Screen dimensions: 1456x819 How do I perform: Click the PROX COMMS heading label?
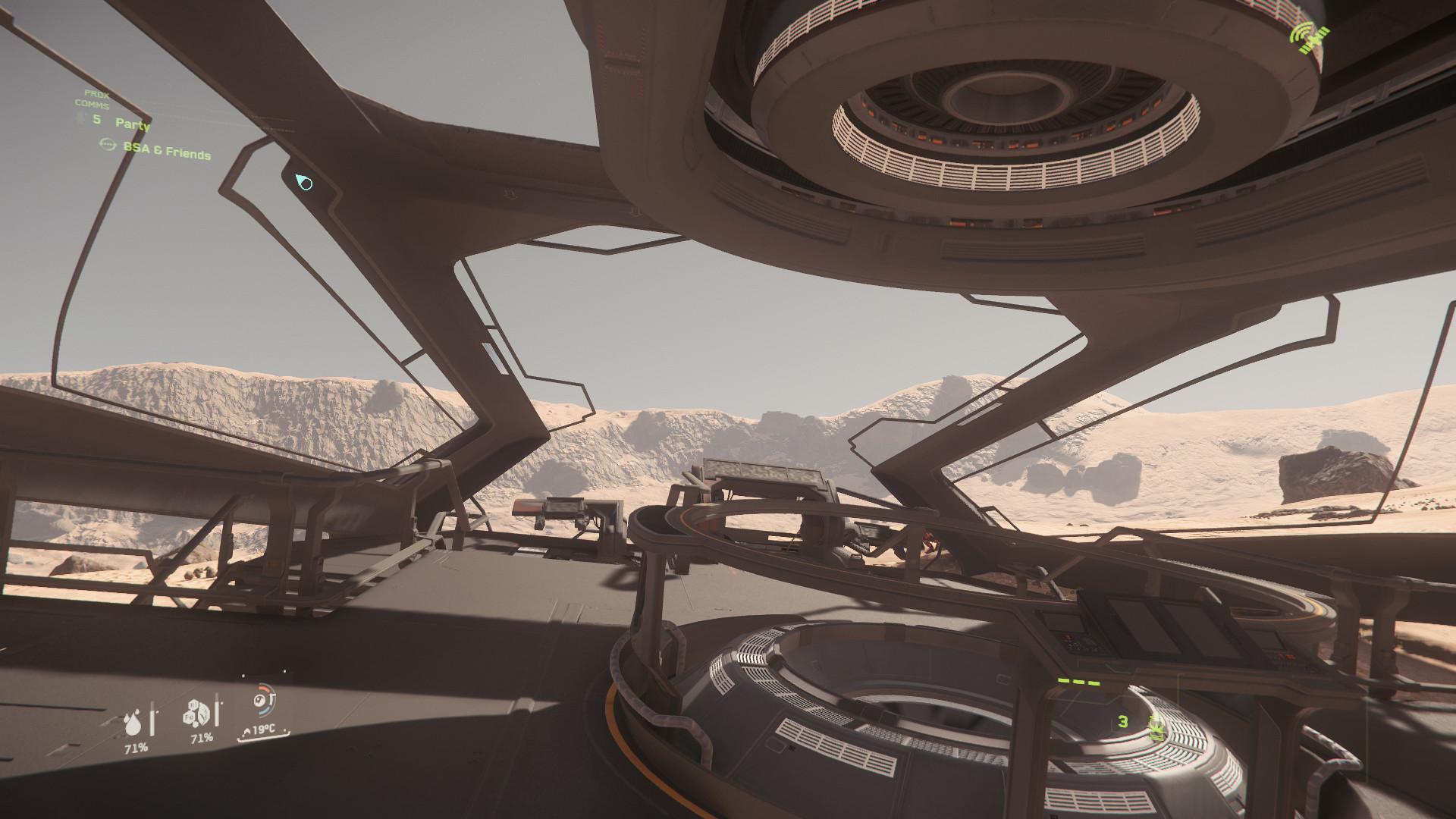point(96,99)
